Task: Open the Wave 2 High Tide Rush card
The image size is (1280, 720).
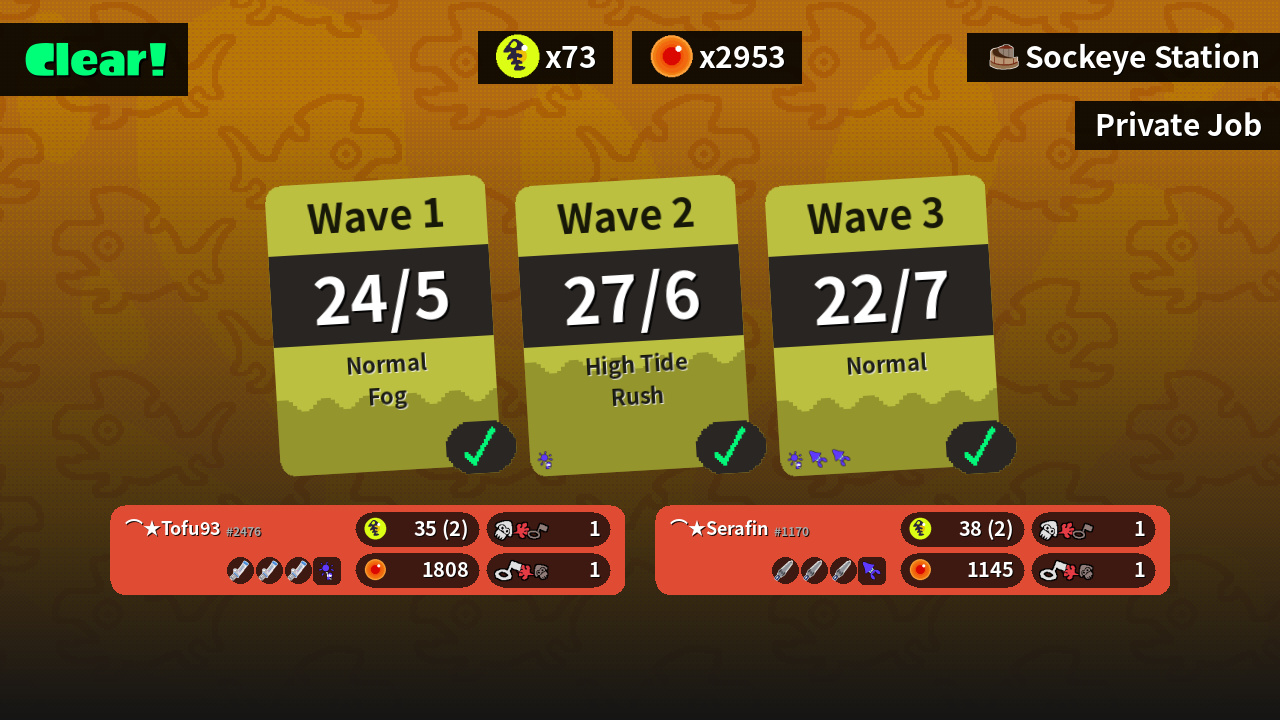Action: (x=632, y=325)
